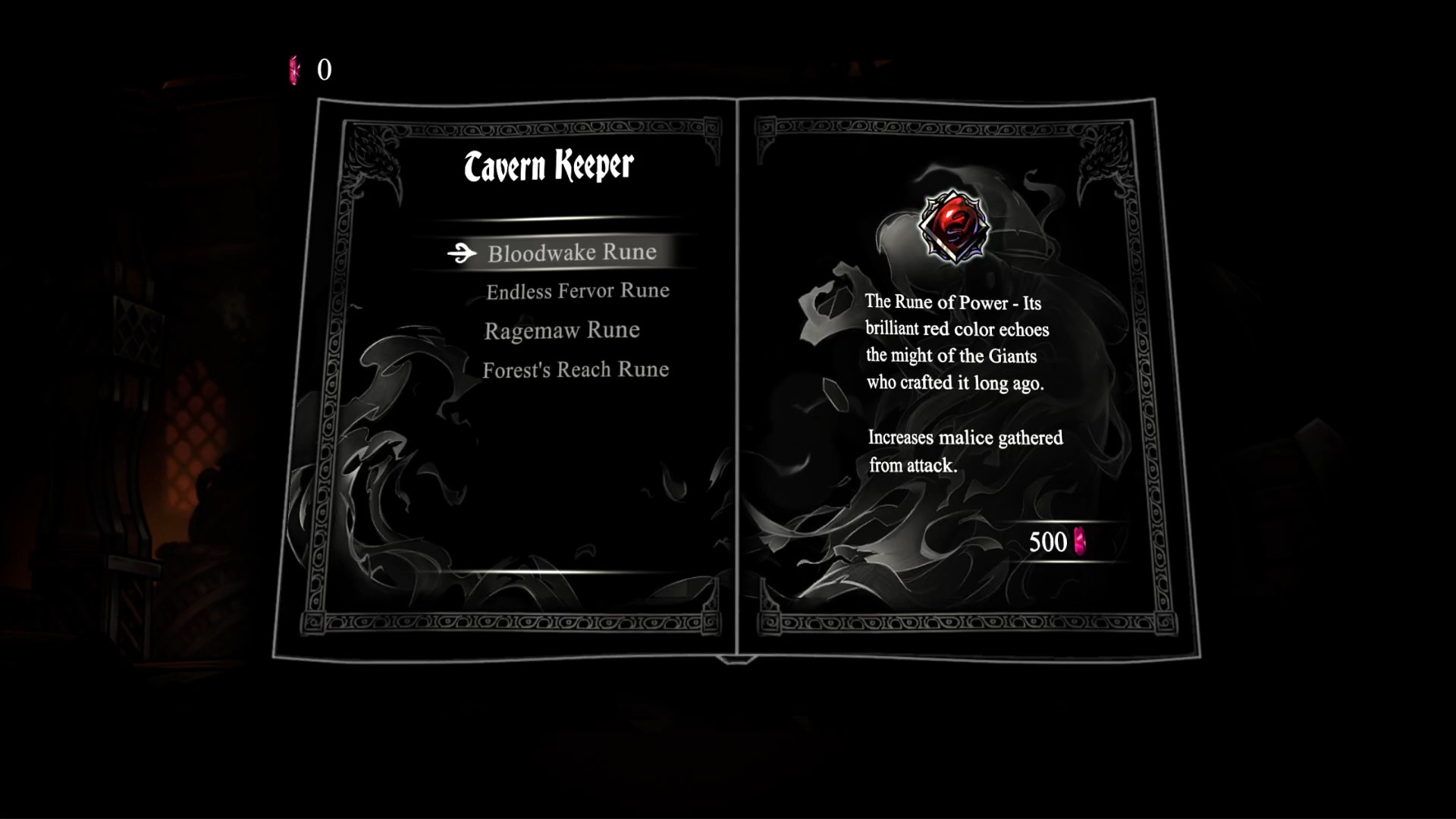Click the pink malice gem icon top left

click(x=293, y=71)
